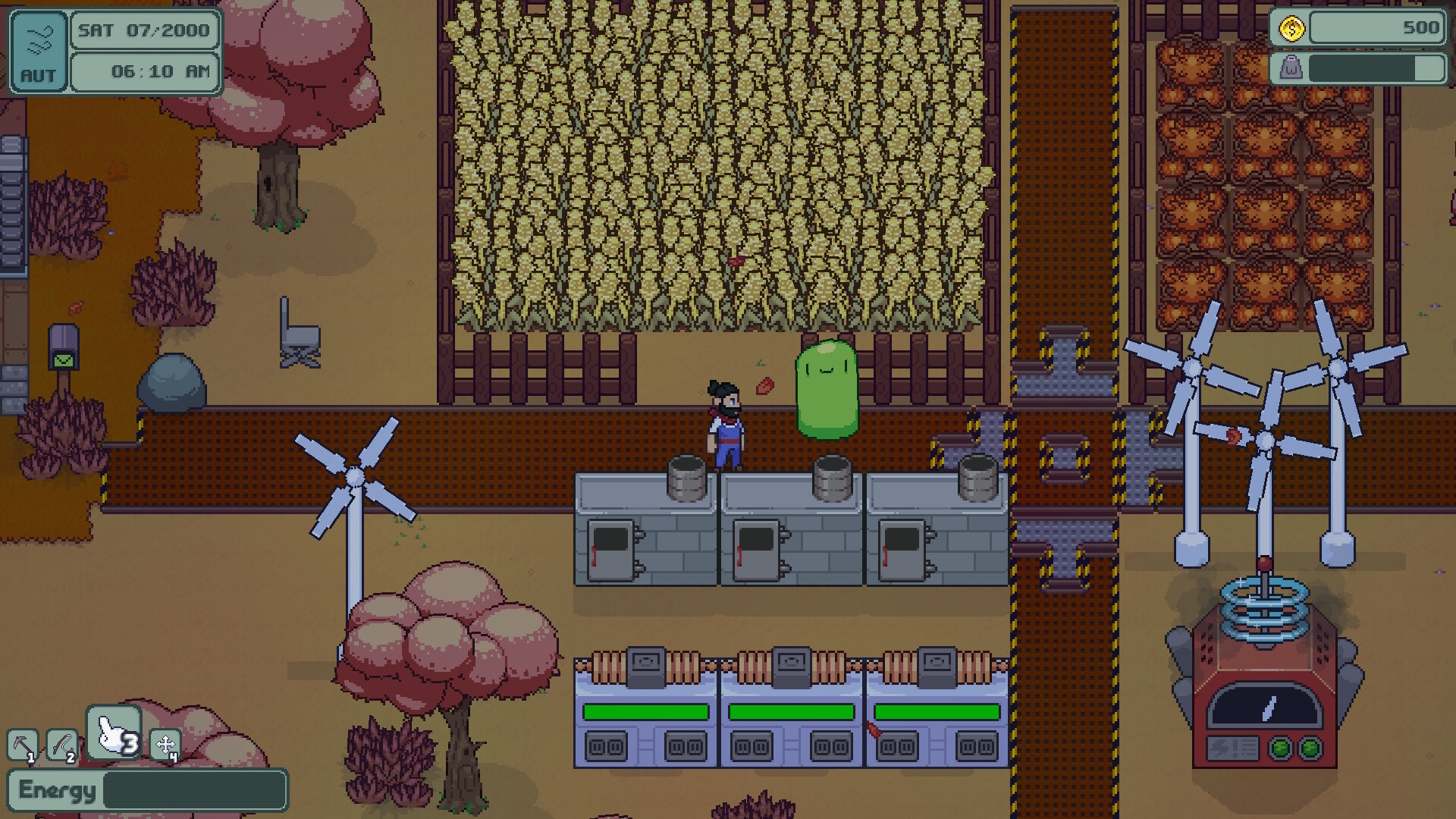Click the gold coin currency icon
The height and width of the screenshot is (819, 1456).
(x=1291, y=27)
